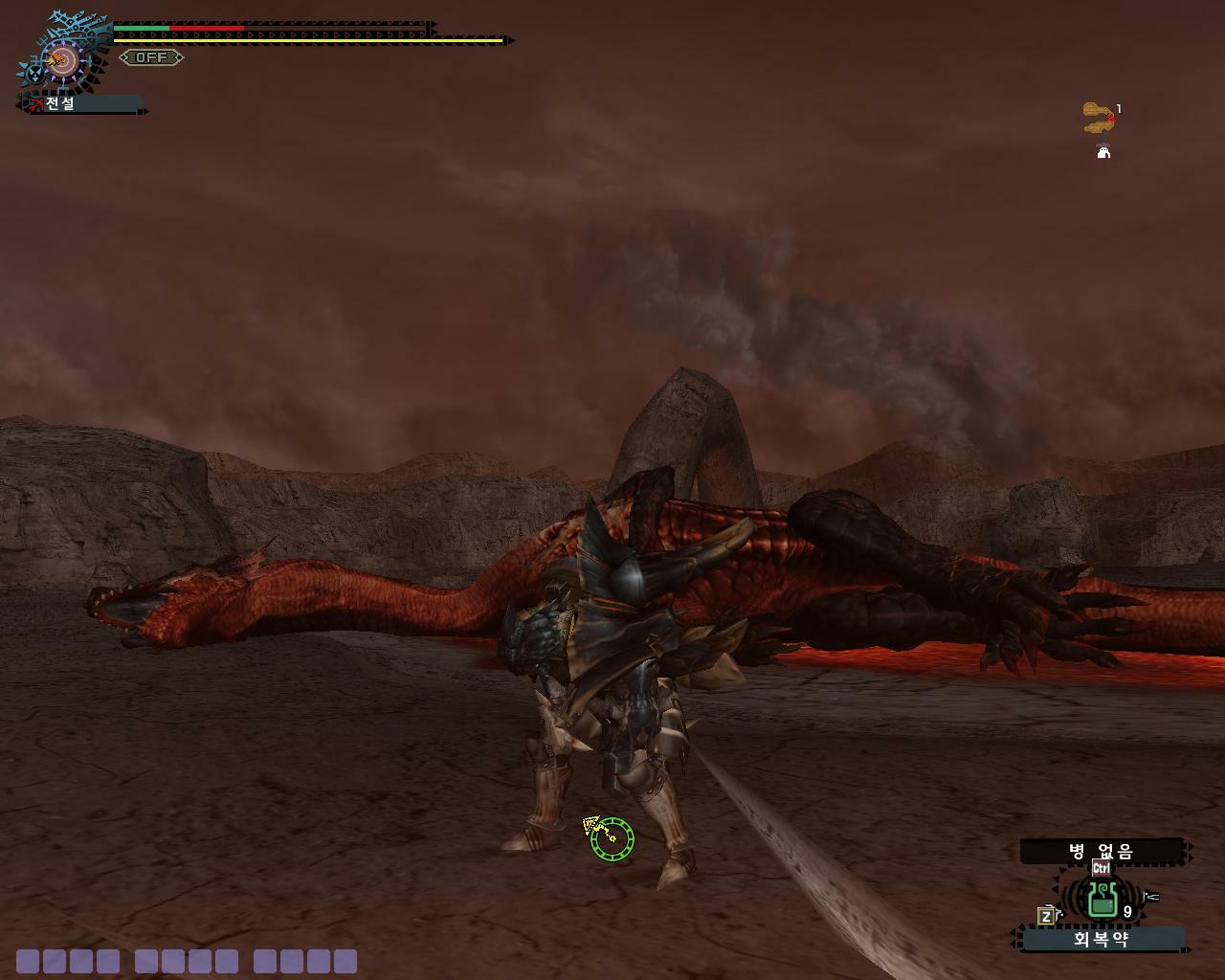
Task: Click the white base camp tent marker
Action: (x=1103, y=151)
